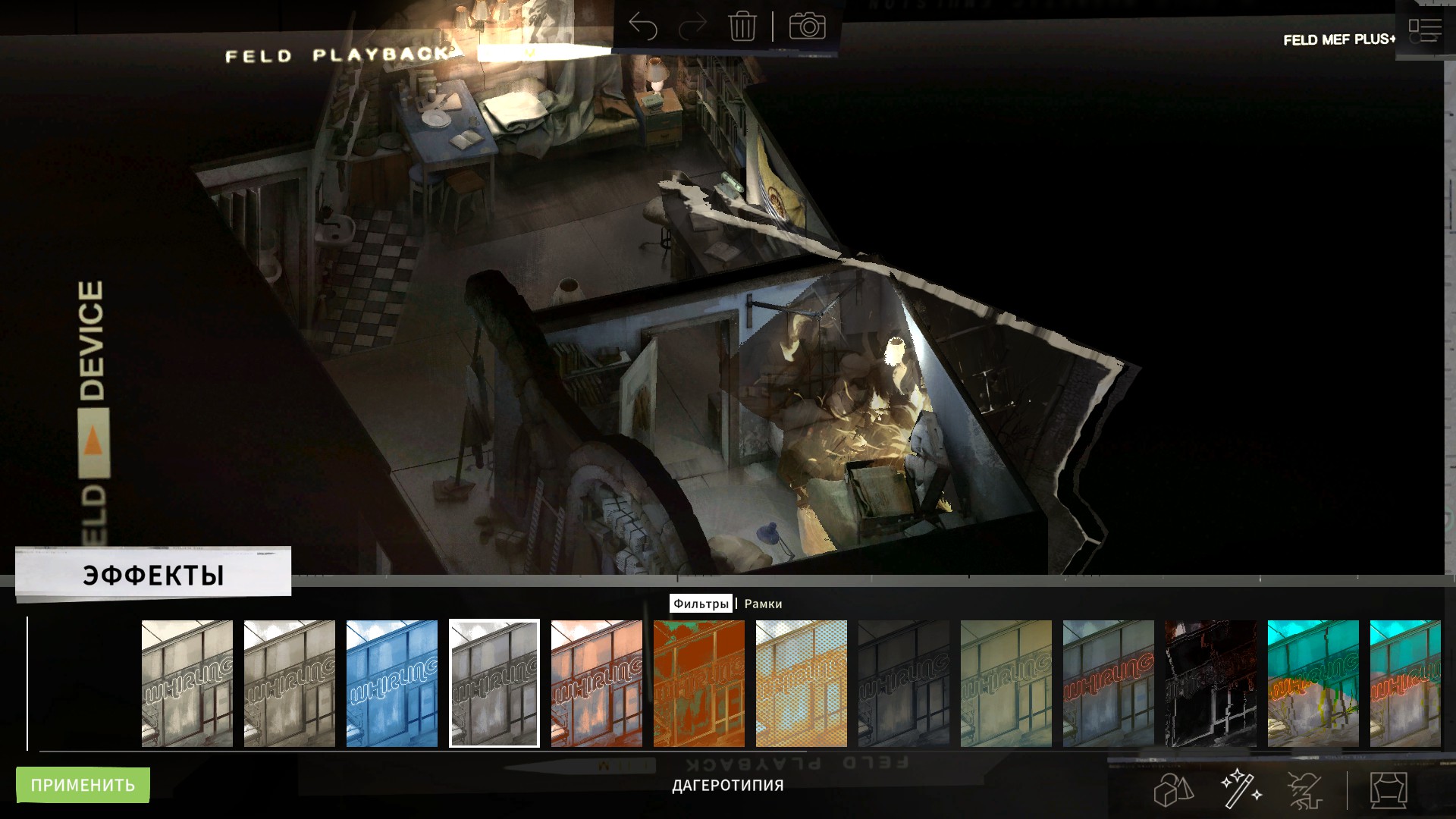Choose the black edge-outline filter thumbnail
This screenshot has height=819, width=1456.
tap(1211, 683)
